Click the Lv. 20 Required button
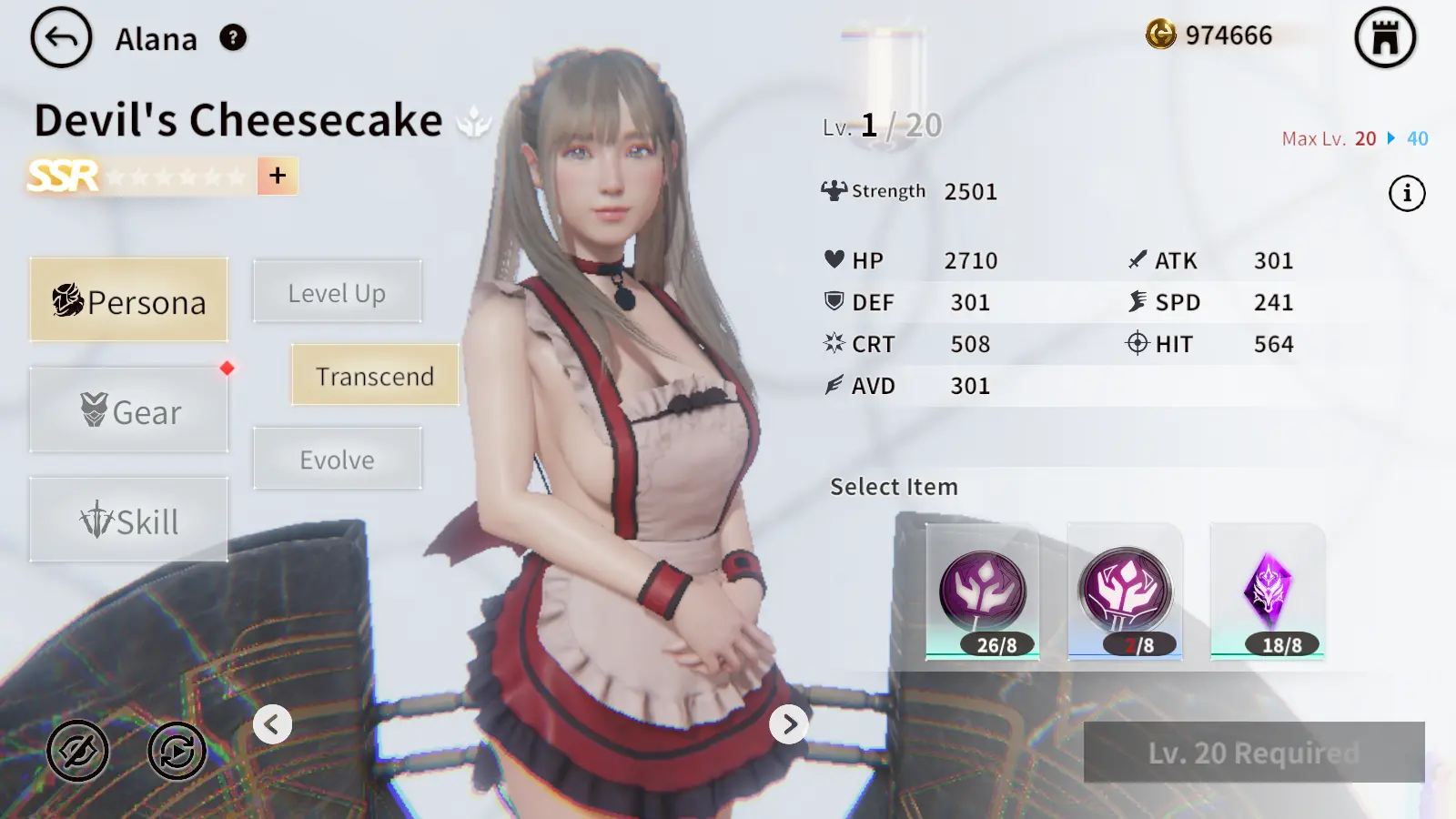 [x=1254, y=753]
